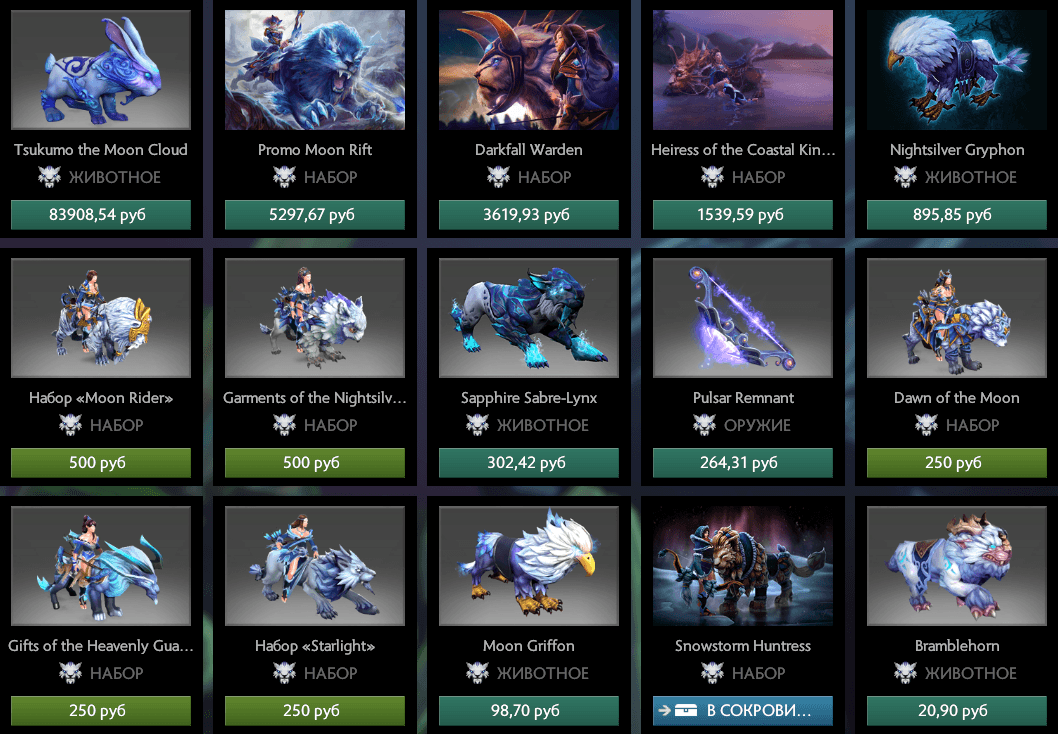Image resolution: width=1058 pixels, height=734 pixels.
Task: Buy Nightsilver Gryphon for 895,85 руб
Action: 957,215
